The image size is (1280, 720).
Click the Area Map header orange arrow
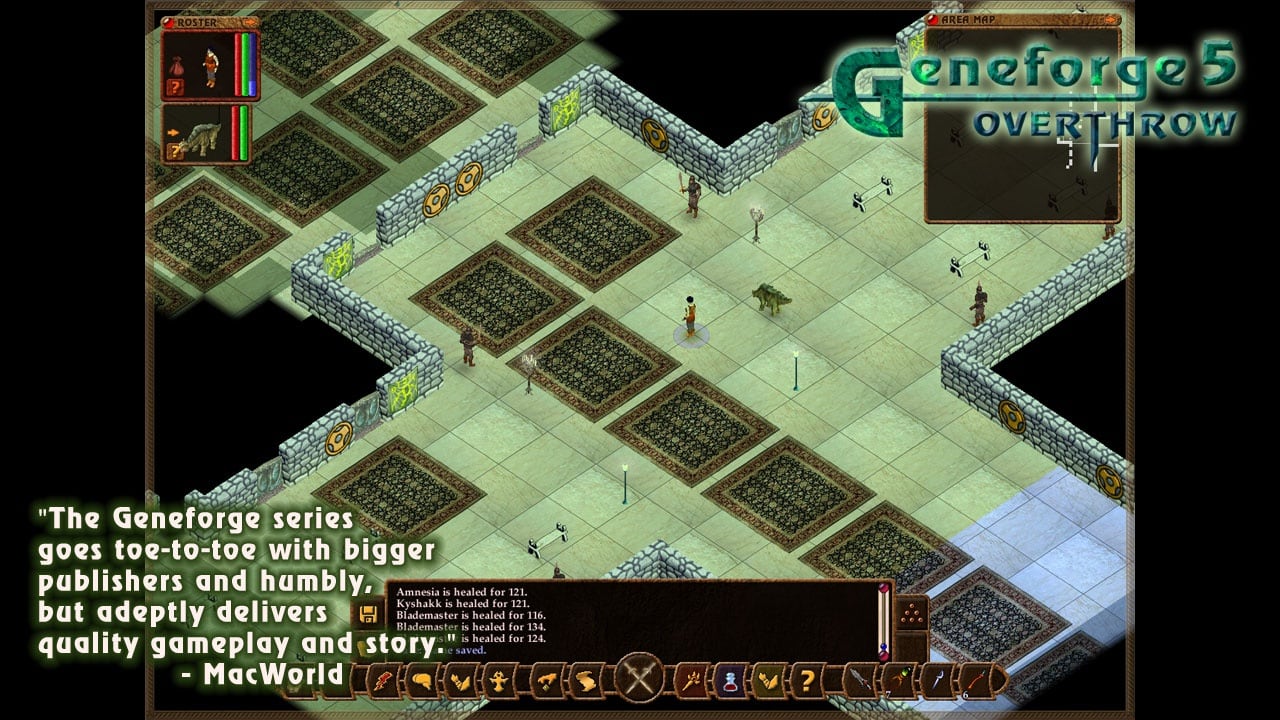tap(1110, 19)
